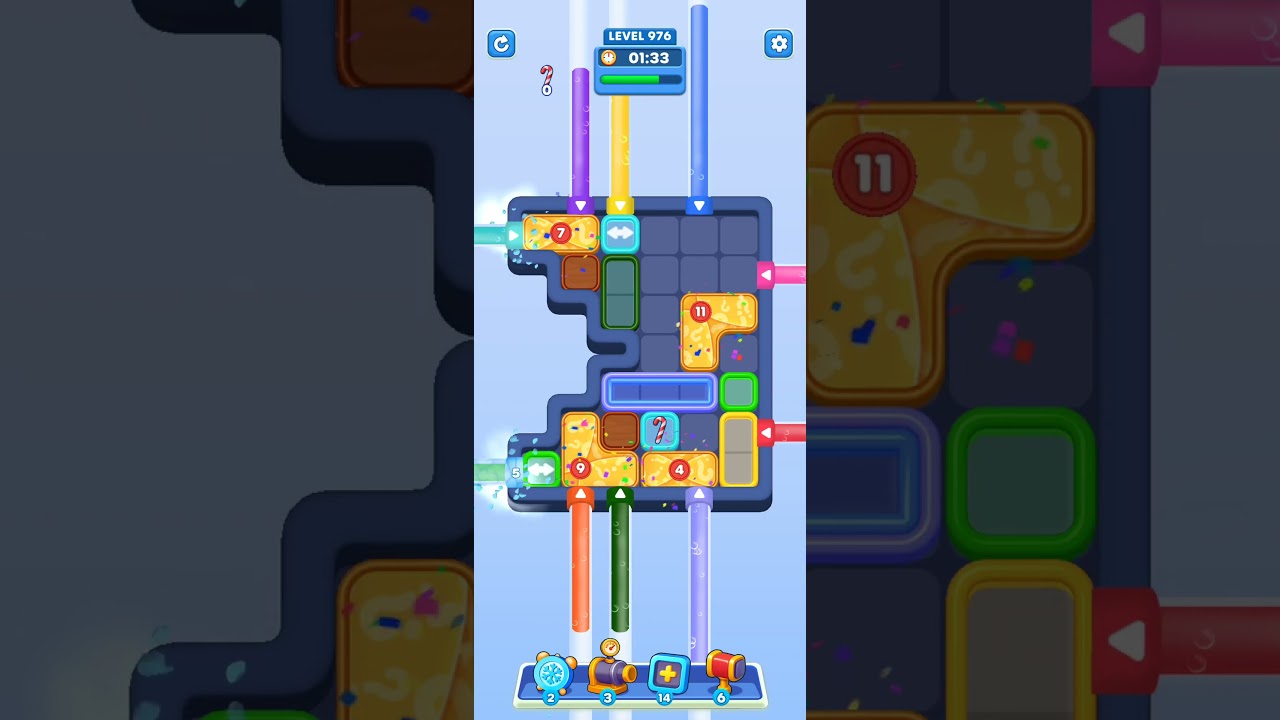The width and height of the screenshot is (1280, 720).
Task: Open the settings gear
Action: point(778,44)
